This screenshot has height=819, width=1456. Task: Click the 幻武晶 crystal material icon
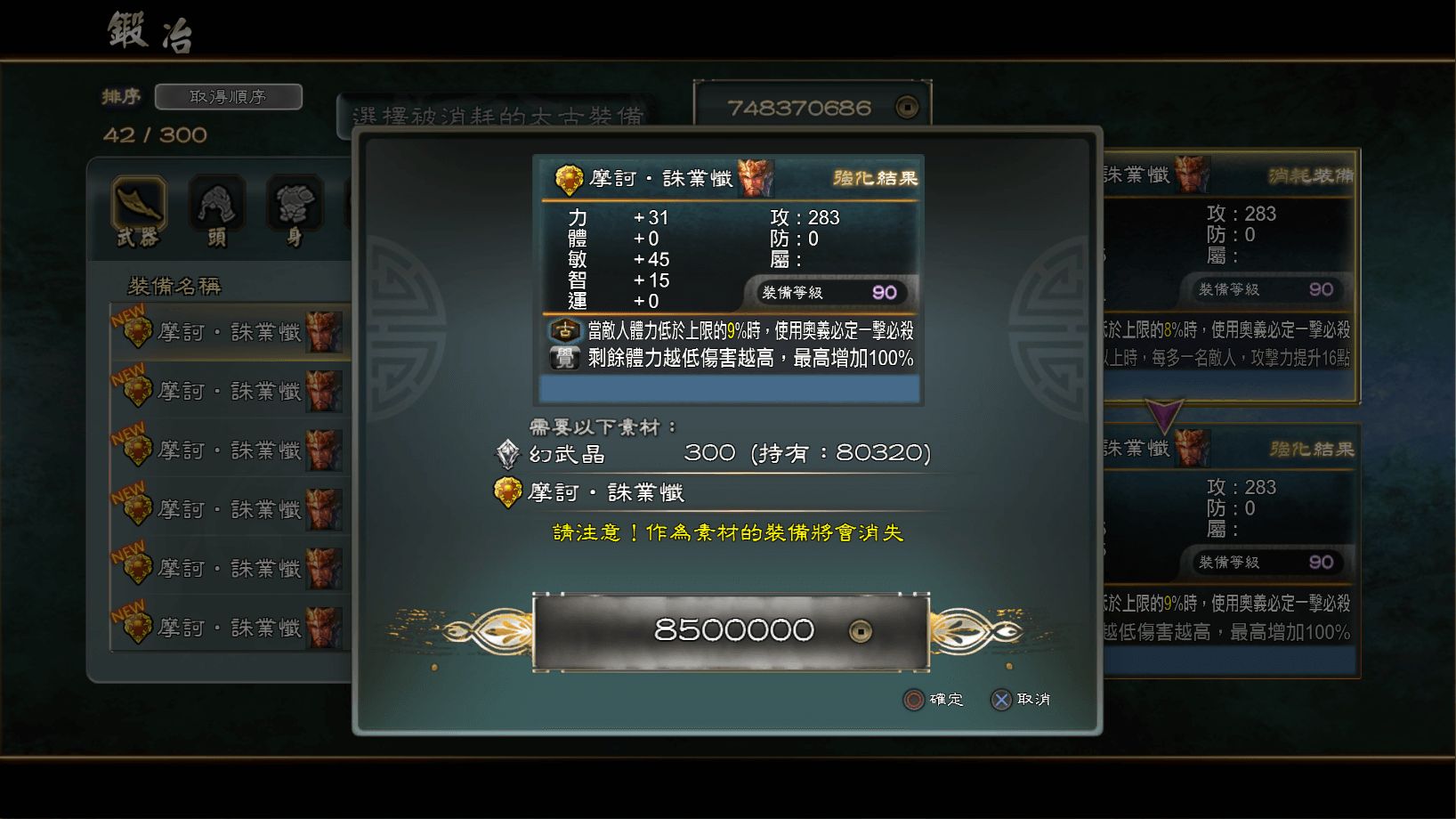507,454
